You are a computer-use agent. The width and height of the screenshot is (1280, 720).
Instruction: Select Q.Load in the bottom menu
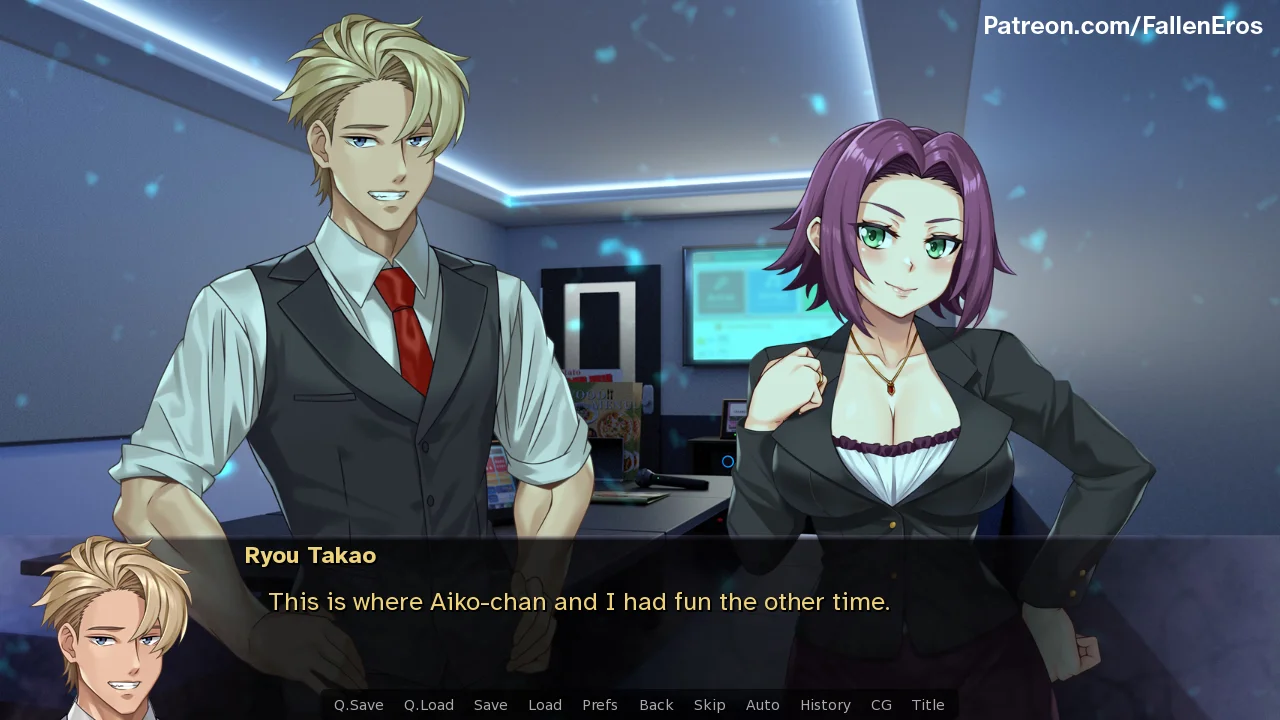pyautogui.click(x=428, y=705)
